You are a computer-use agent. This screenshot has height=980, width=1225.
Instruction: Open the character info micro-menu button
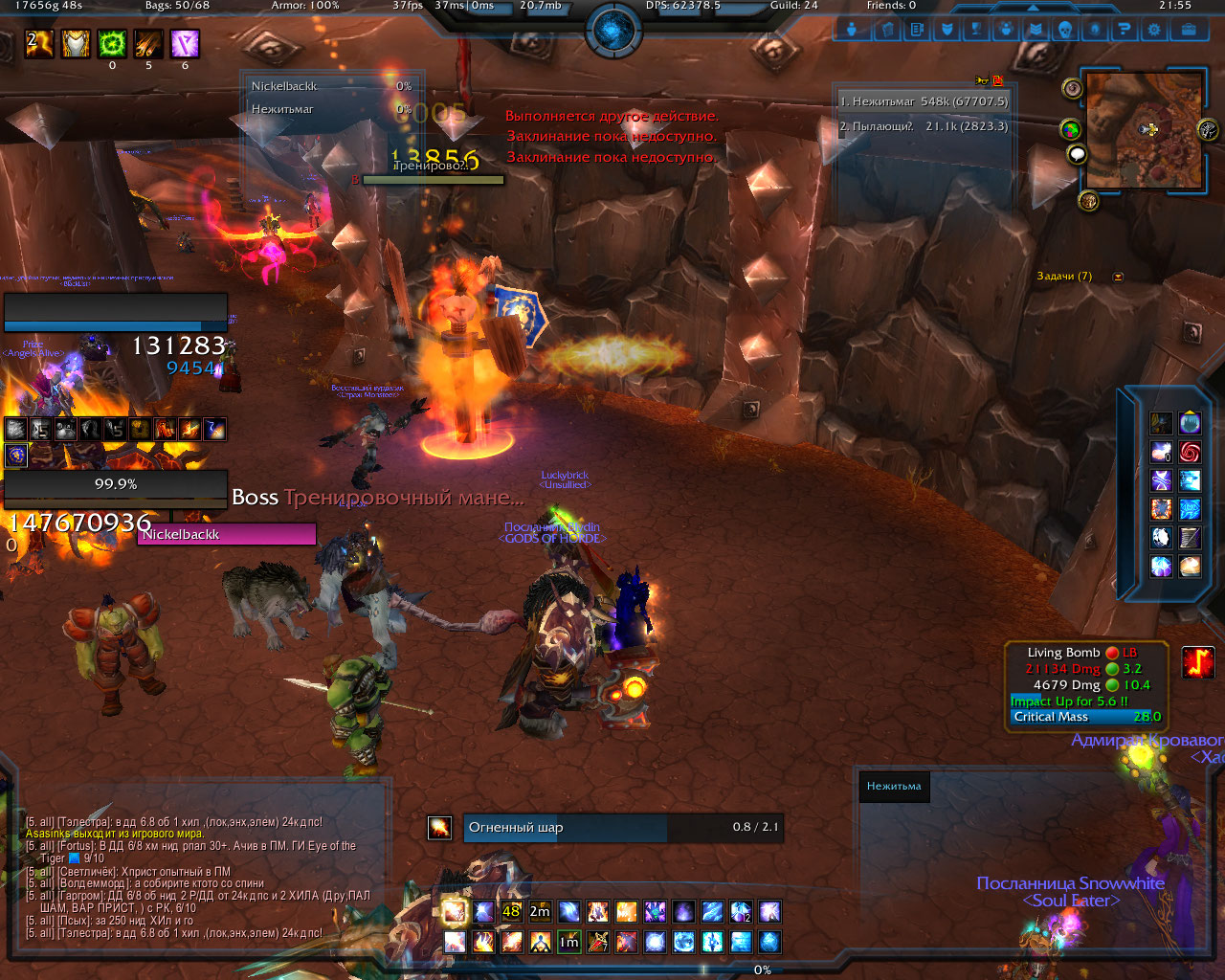click(x=852, y=30)
